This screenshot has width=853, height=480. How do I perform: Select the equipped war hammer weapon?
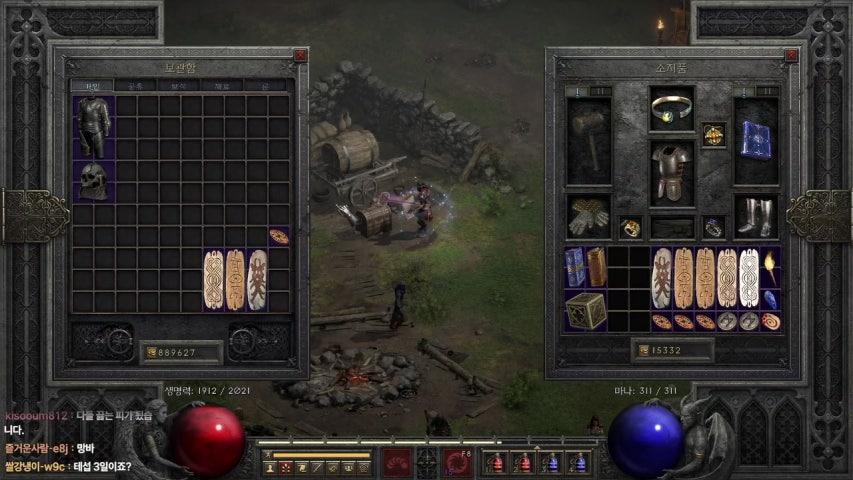tap(589, 141)
